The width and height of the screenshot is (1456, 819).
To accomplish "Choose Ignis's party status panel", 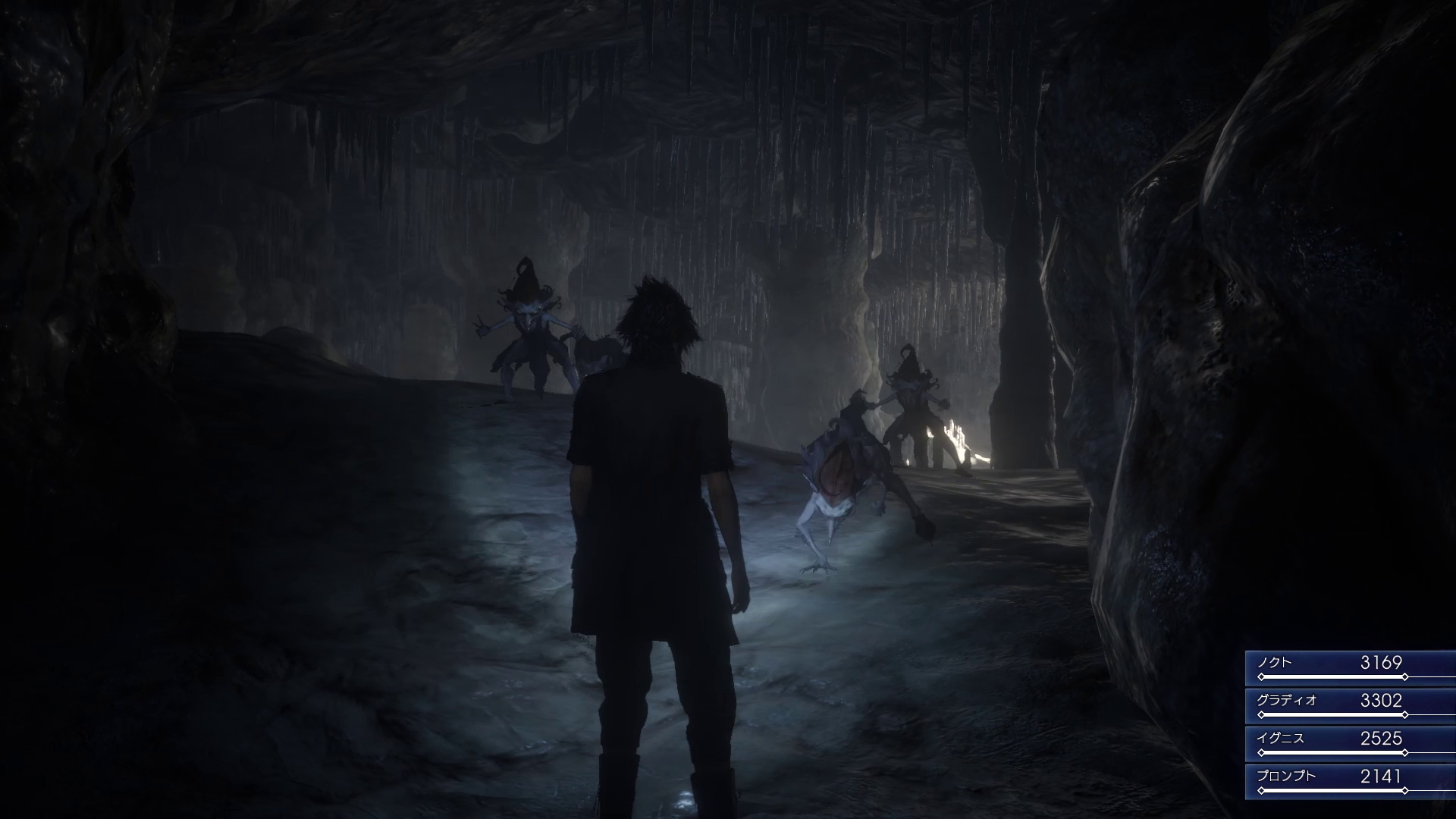I will click(x=1351, y=743).
